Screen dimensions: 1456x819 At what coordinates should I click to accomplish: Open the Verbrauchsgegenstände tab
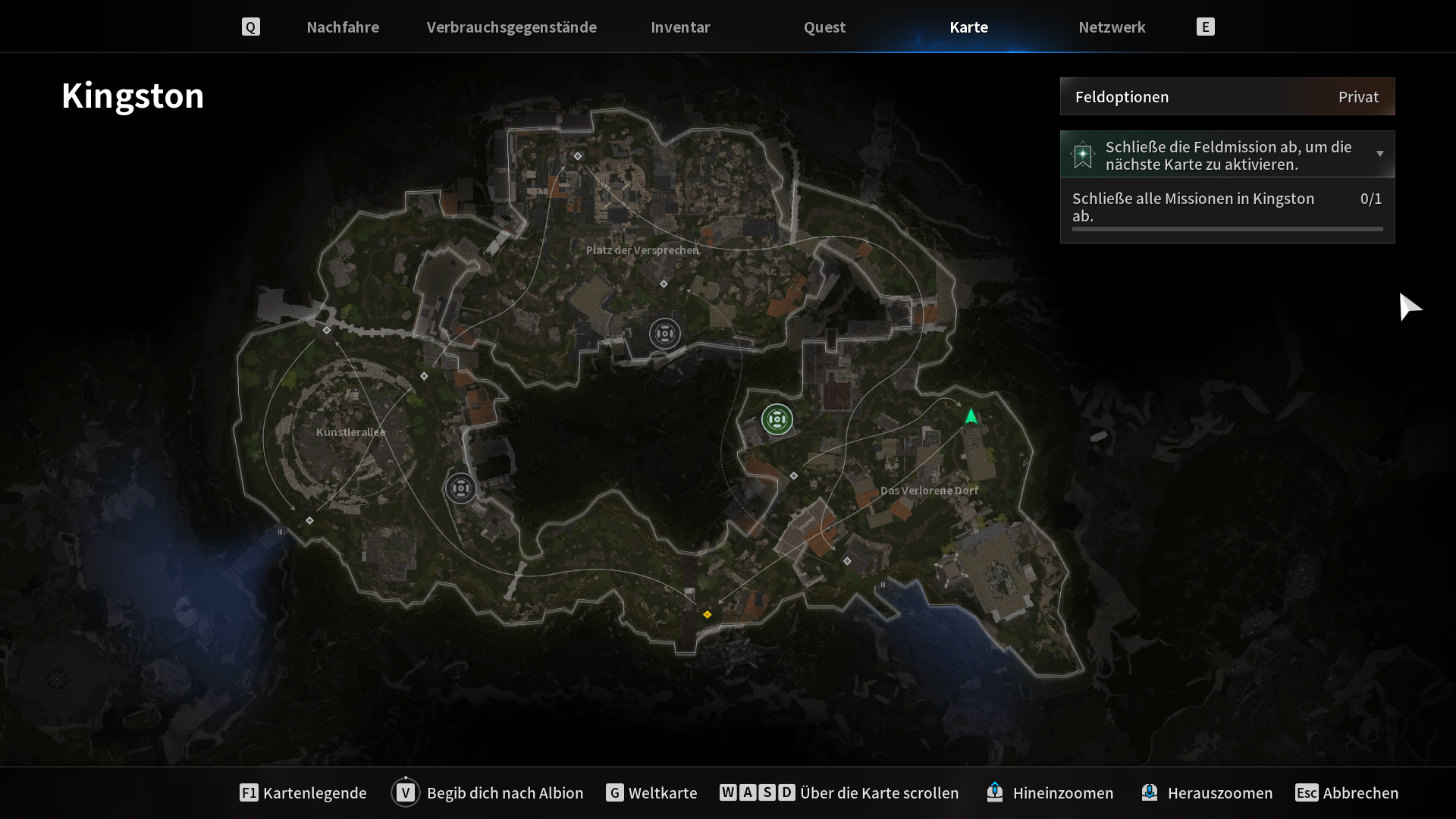(x=511, y=27)
